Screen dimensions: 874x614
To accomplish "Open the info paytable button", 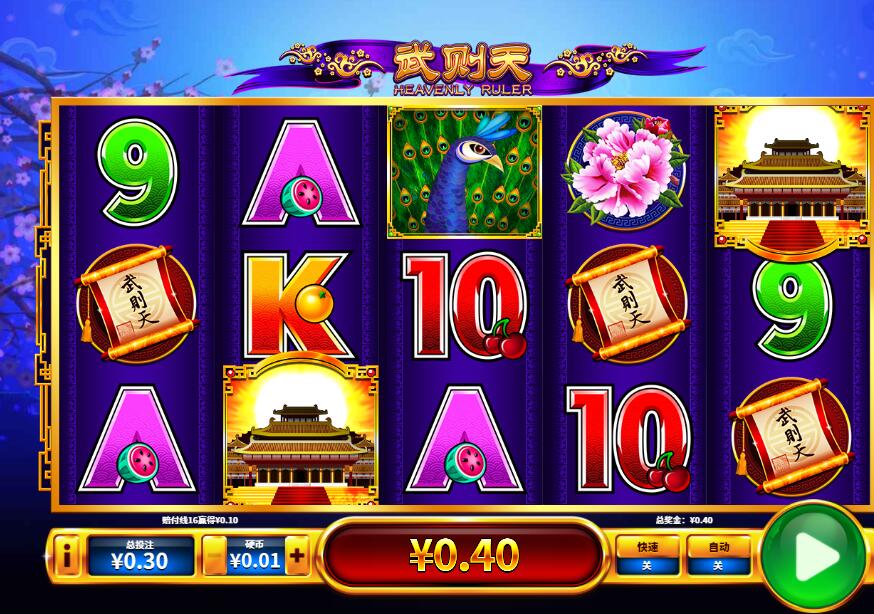I will pos(67,554).
